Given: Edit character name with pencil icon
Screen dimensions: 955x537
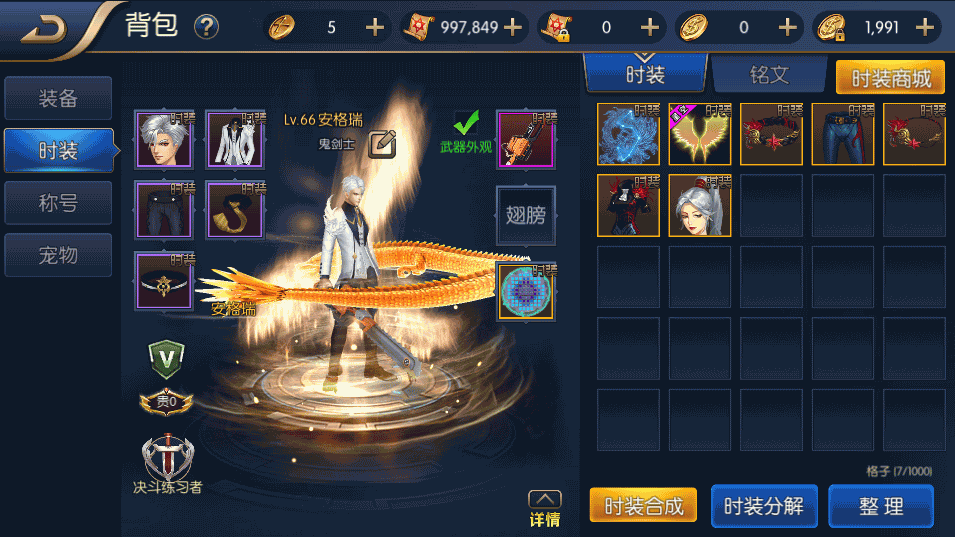Looking at the screenshot, I should click(x=383, y=144).
